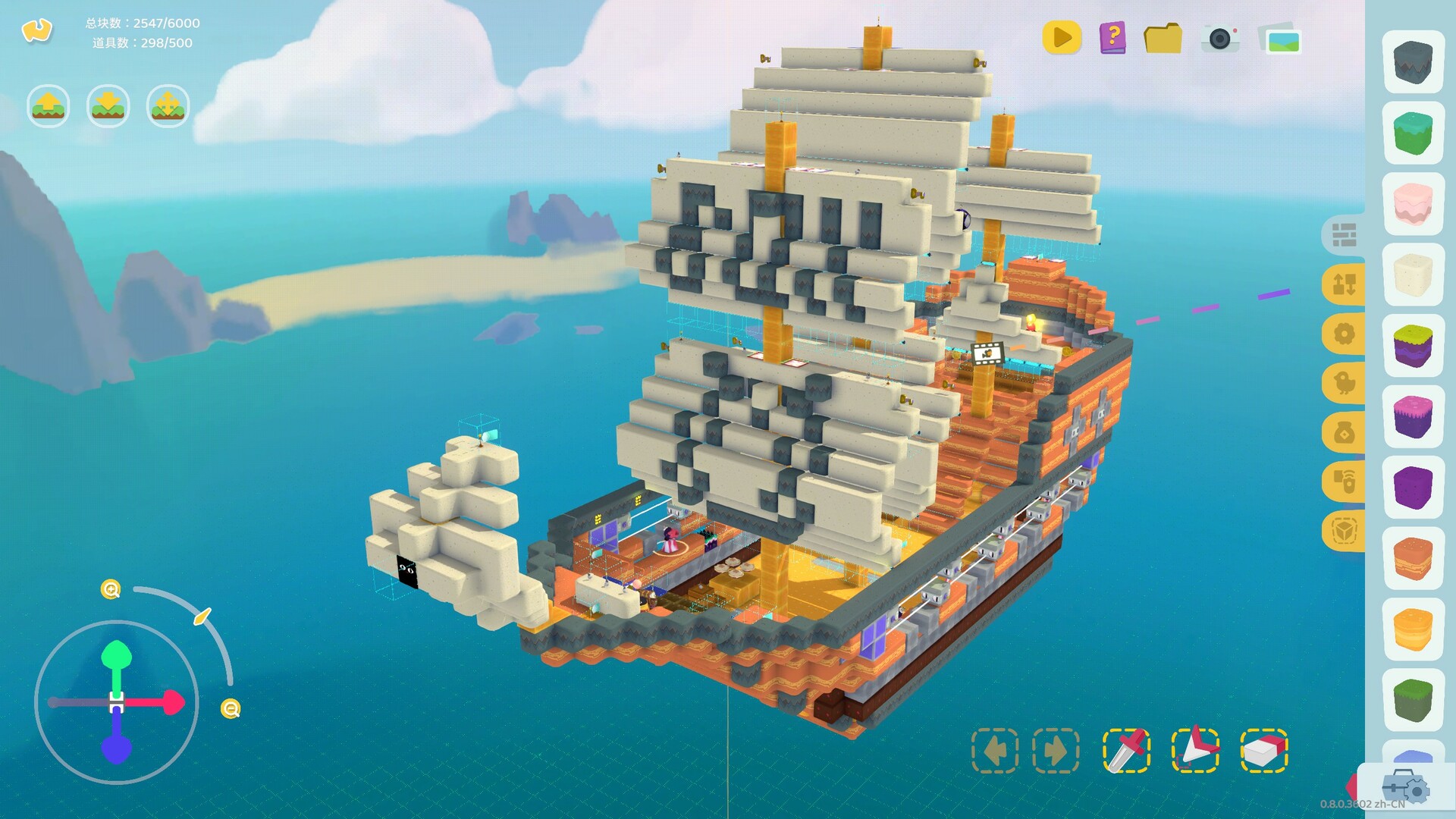Open the mechanism gear panel
The image size is (1456, 819).
[1345, 334]
